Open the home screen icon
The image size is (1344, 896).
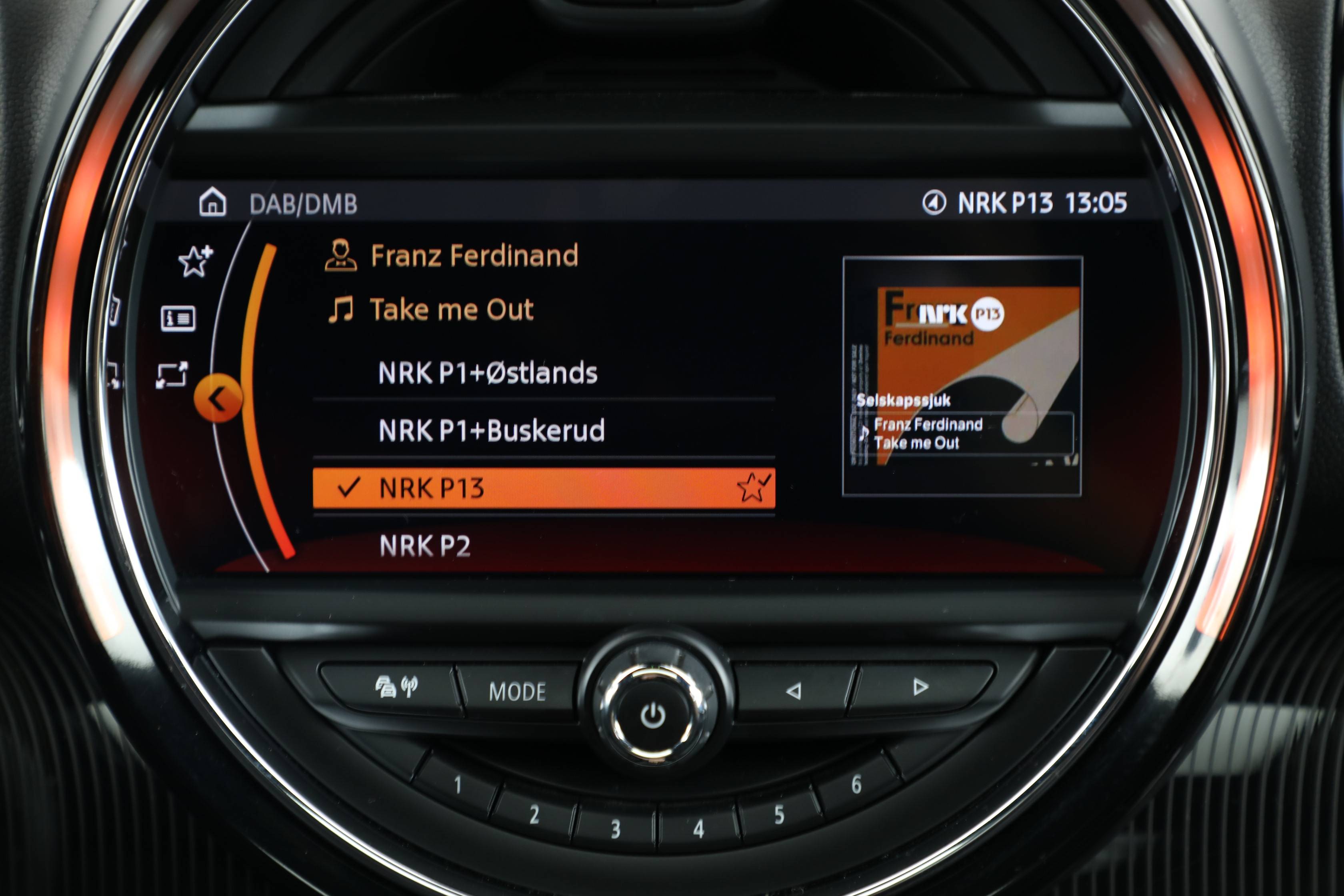[212, 202]
